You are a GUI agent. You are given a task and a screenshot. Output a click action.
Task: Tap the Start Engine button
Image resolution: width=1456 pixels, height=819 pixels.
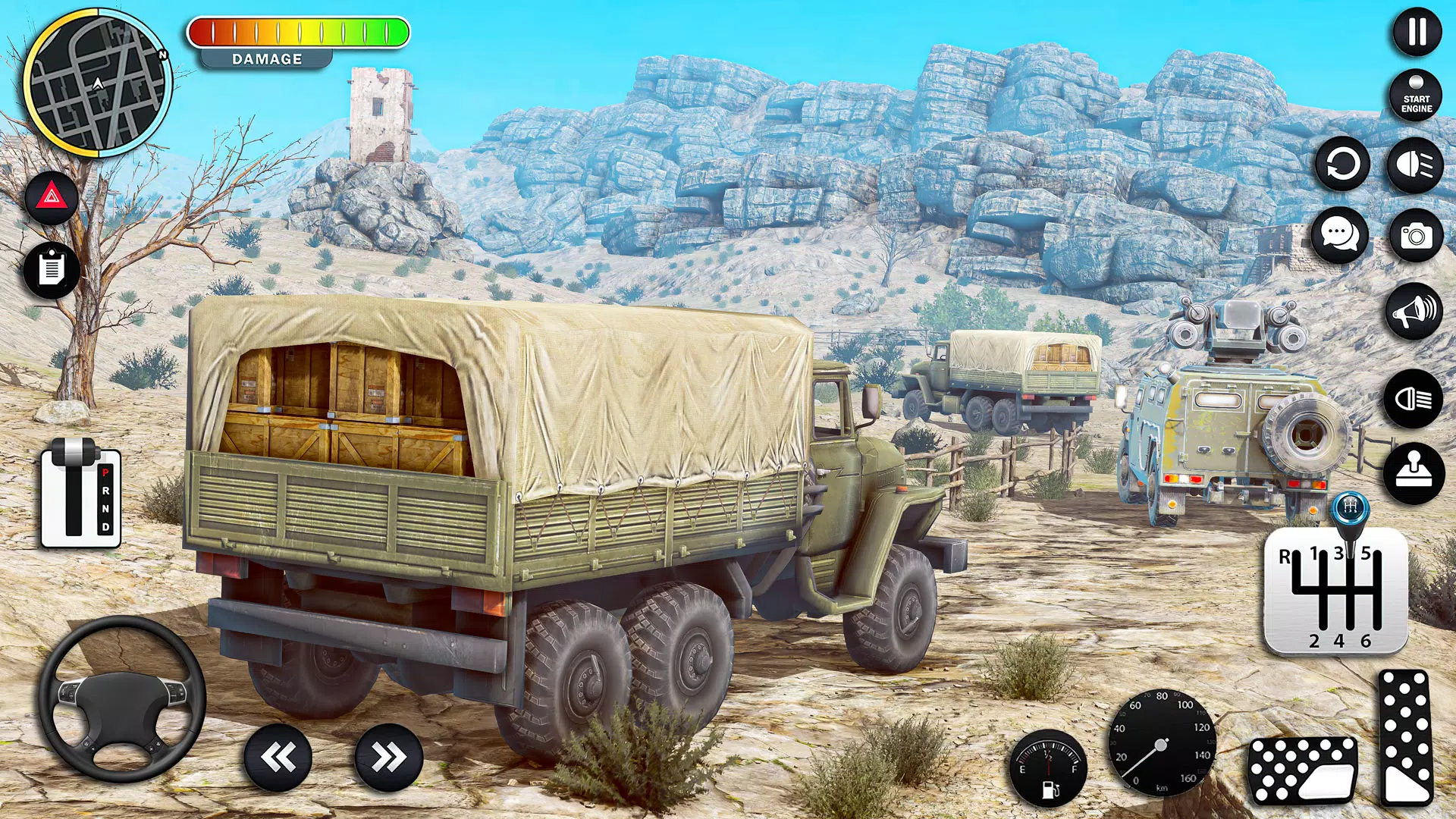[x=1416, y=96]
